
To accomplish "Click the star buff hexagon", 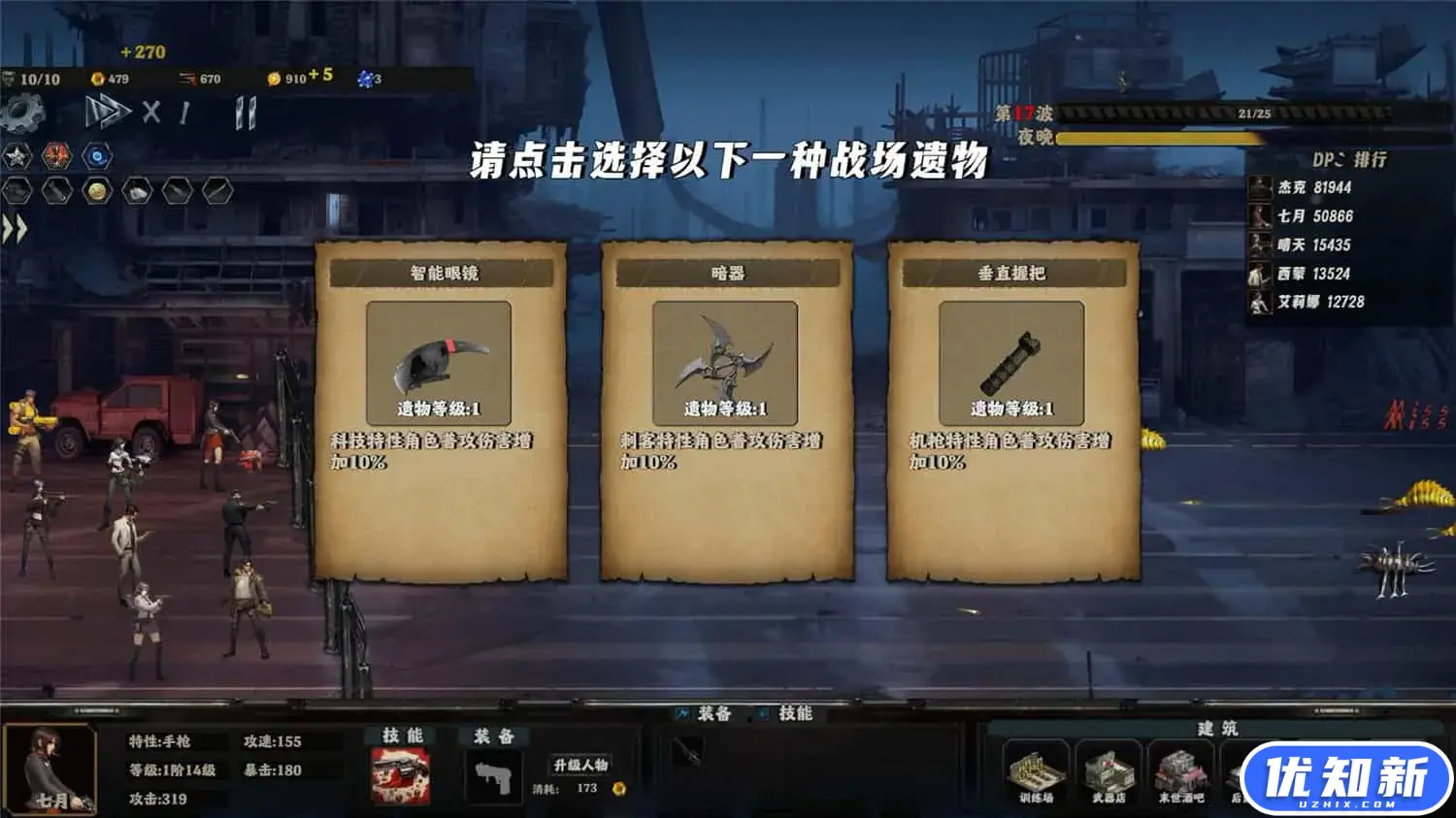I will [x=16, y=153].
